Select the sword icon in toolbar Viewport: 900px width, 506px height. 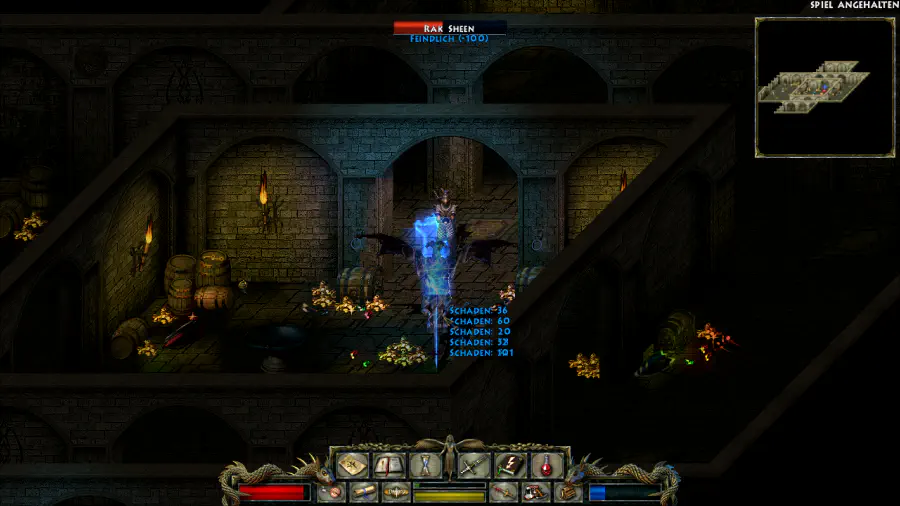(x=472, y=465)
